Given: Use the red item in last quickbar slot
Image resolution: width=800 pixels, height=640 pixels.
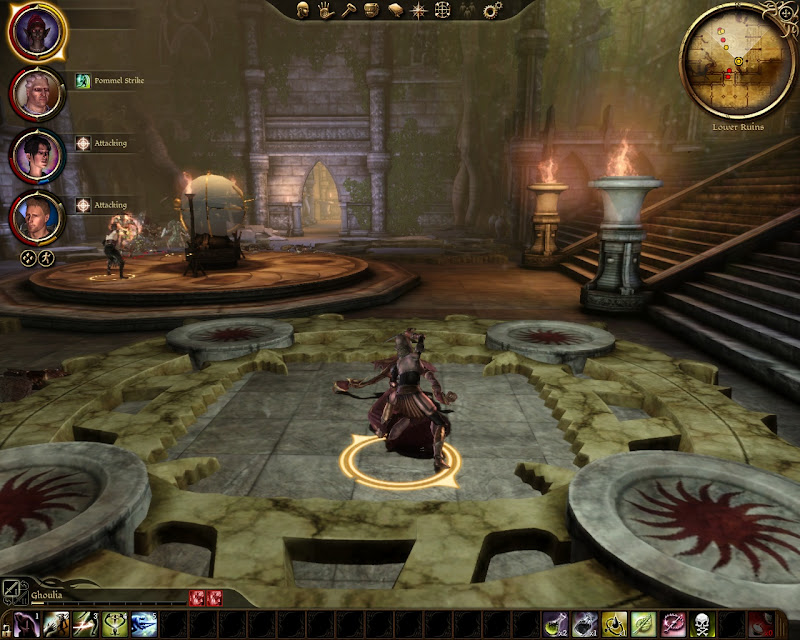Looking at the screenshot, I should click(x=762, y=625).
